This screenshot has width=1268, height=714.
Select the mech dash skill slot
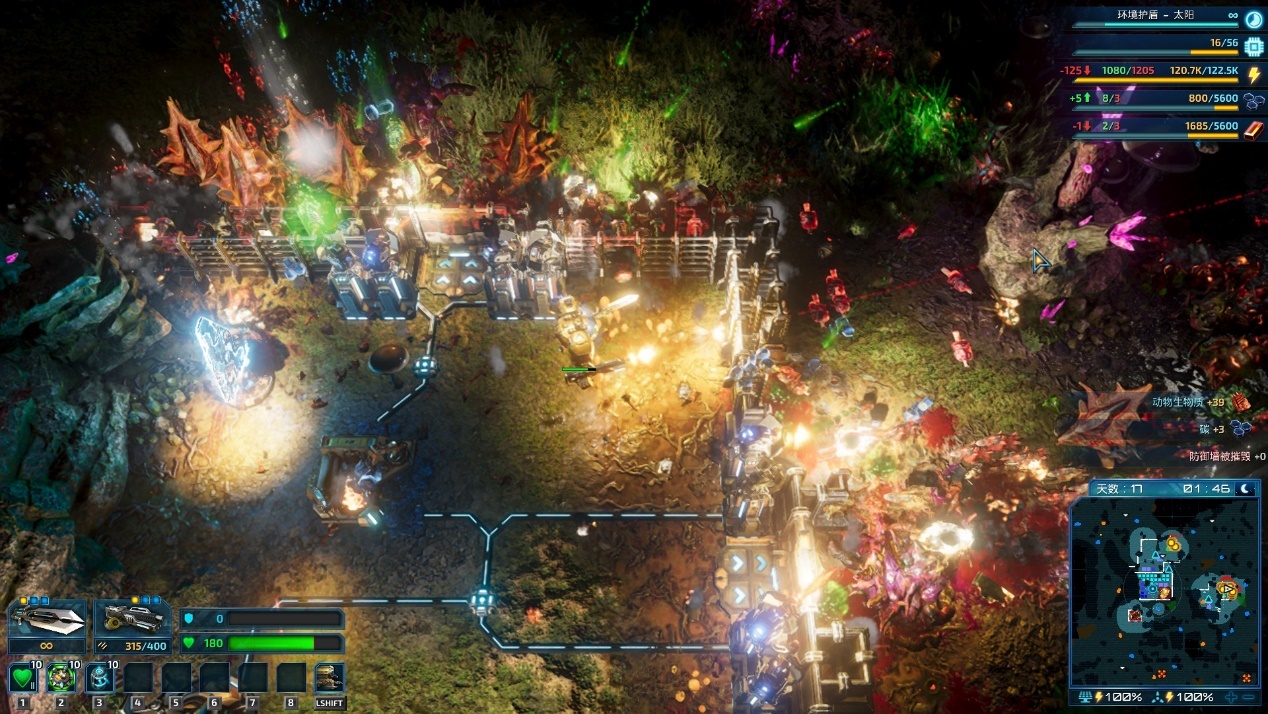[329, 678]
